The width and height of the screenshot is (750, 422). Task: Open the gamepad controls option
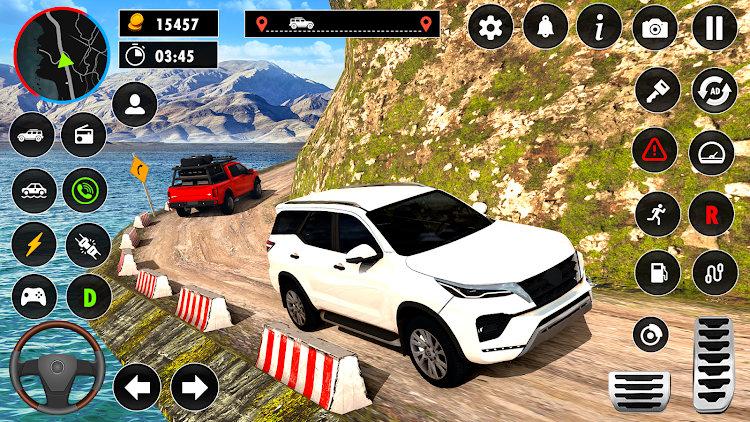pos(33,297)
